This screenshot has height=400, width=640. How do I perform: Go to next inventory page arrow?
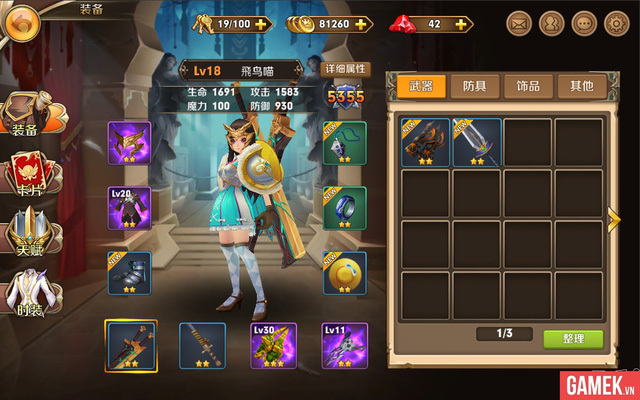point(614,220)
